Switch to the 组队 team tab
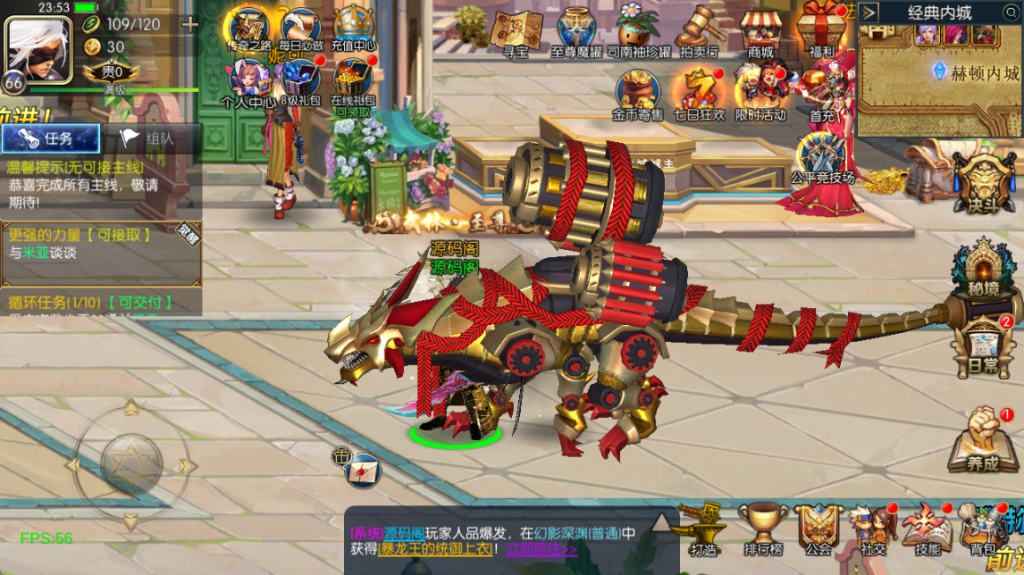 pyautogui.click(x=150, y=139)
